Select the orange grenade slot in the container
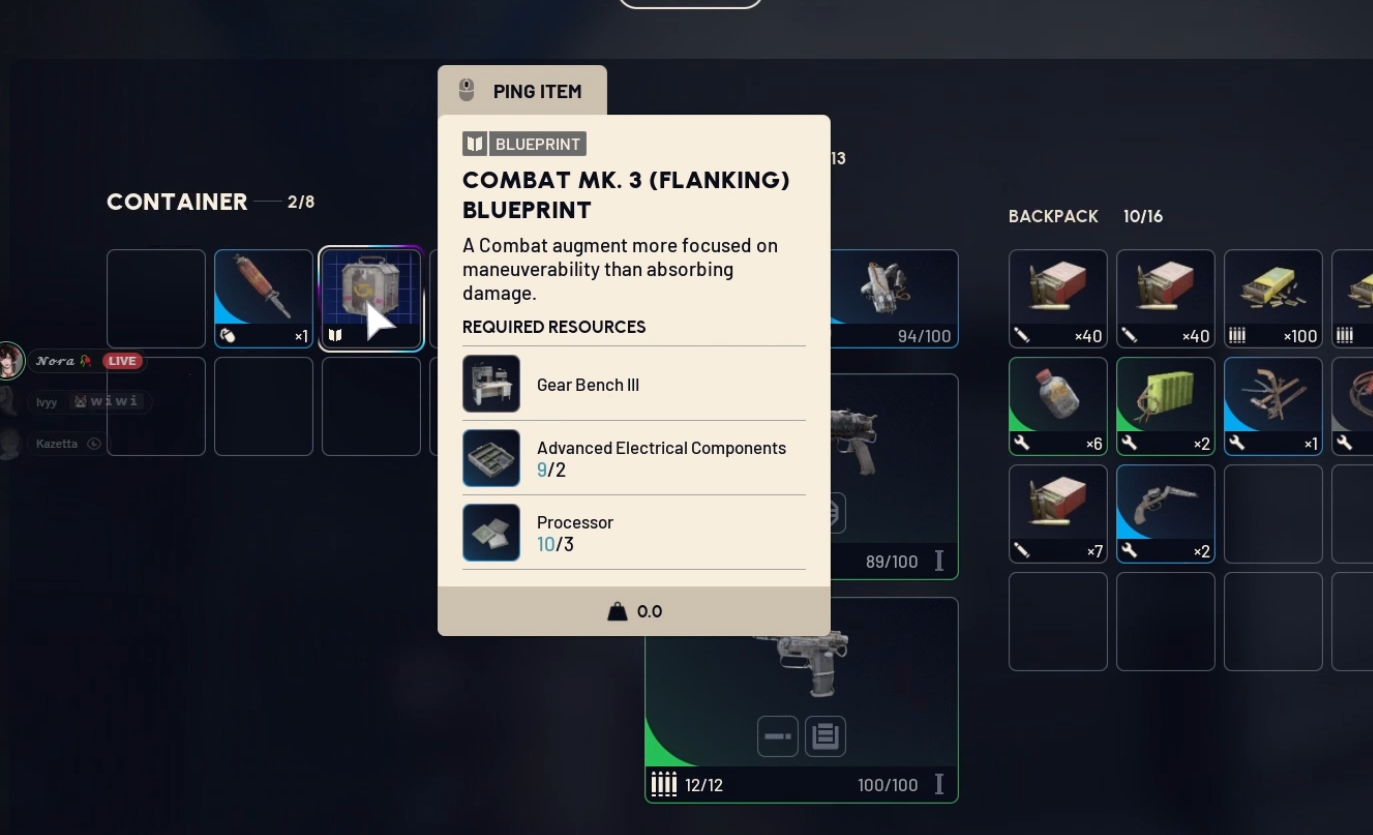The height and width of the screenshot is (835, 1373). point(263,298)
